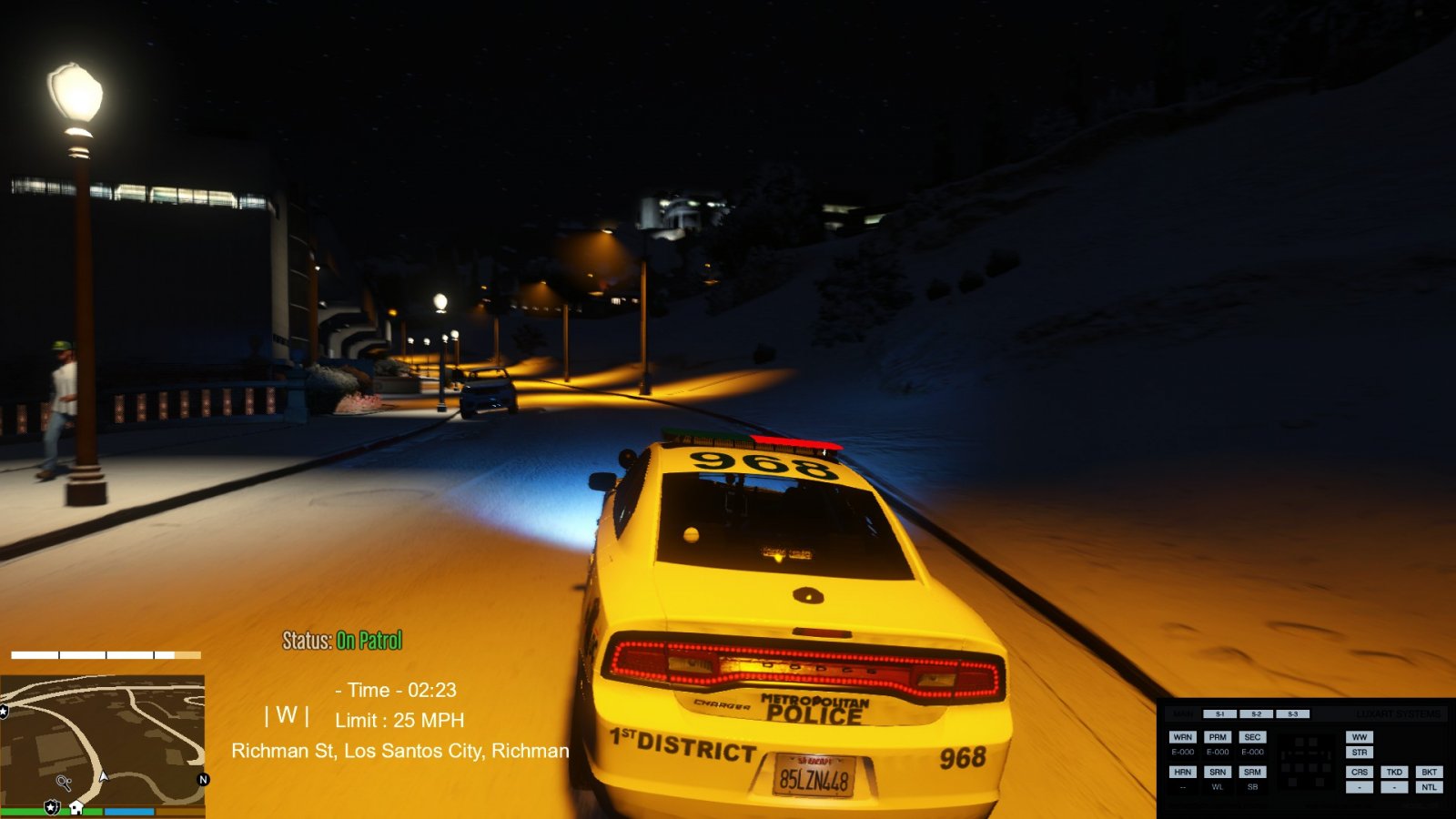This screenshot has height=819, width=1456.
Task: Select the double police badge map marker
Action: [x=52, y=807]
